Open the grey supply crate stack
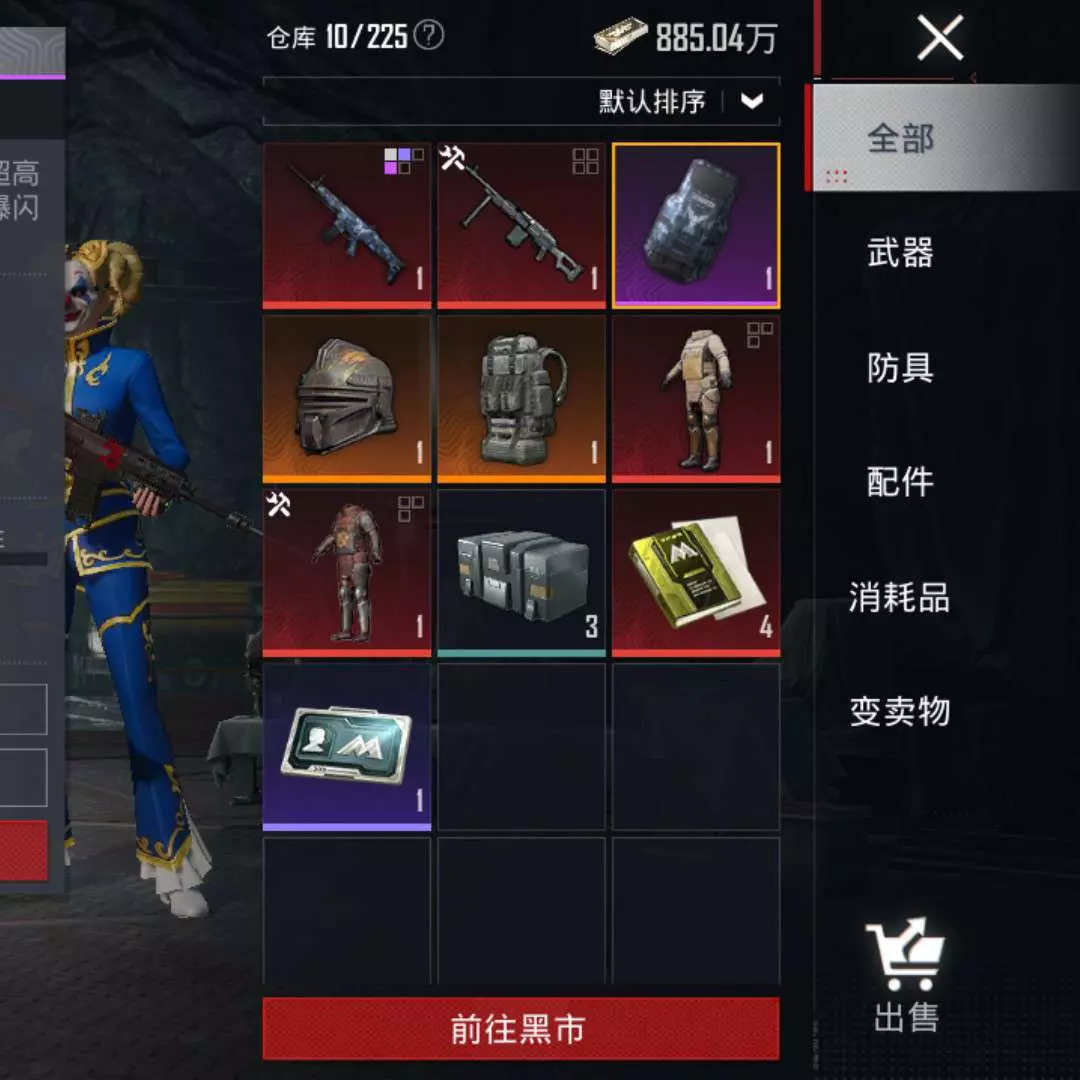The height and width of the screenshot is (1080, 1080). 521,573
